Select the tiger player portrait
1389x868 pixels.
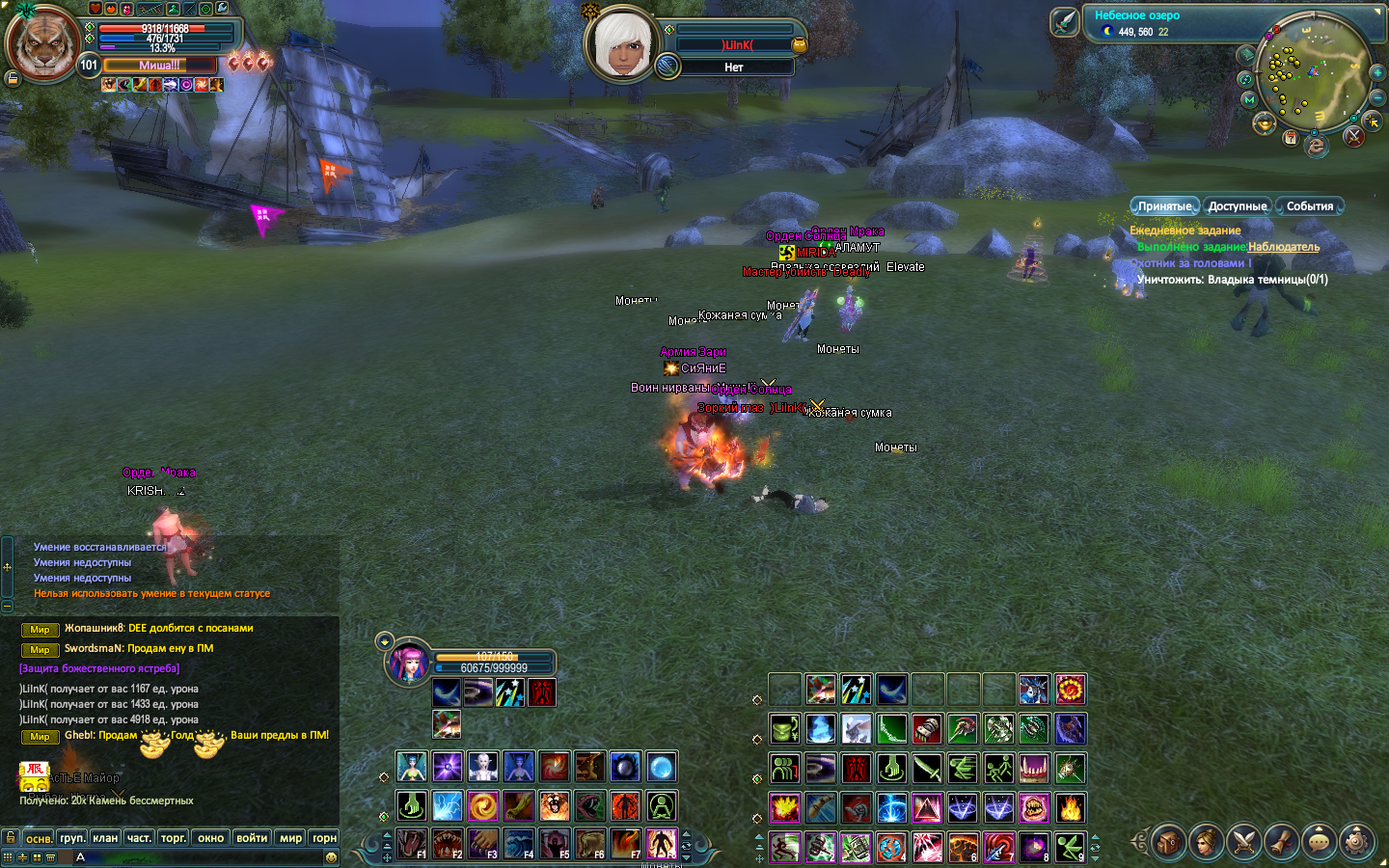(x=42, y=43)
